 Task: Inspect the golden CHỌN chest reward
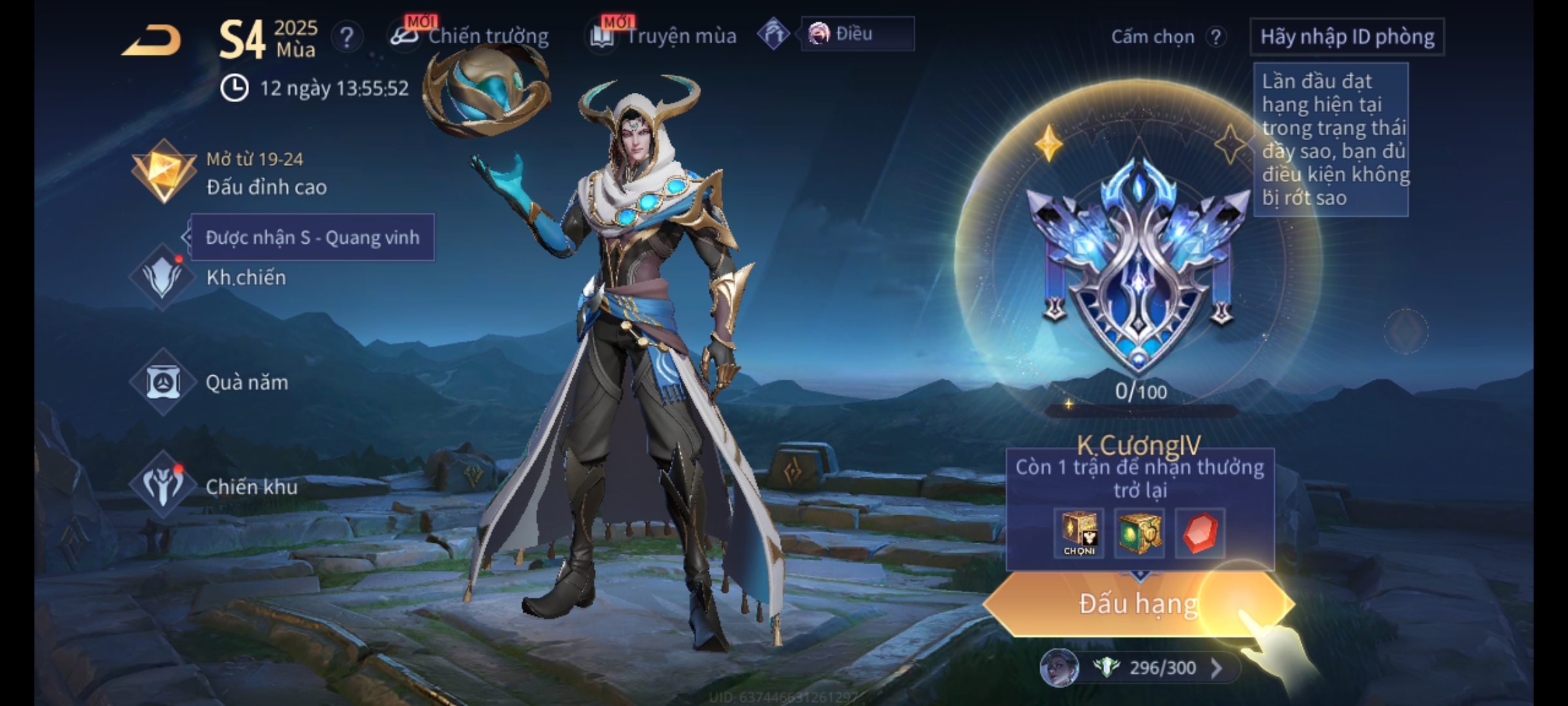1079,533
